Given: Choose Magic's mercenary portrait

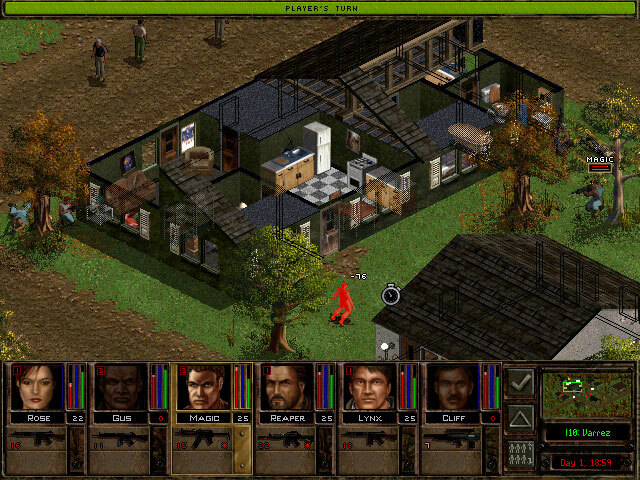Looking at the screenshot, I should 203,388.
